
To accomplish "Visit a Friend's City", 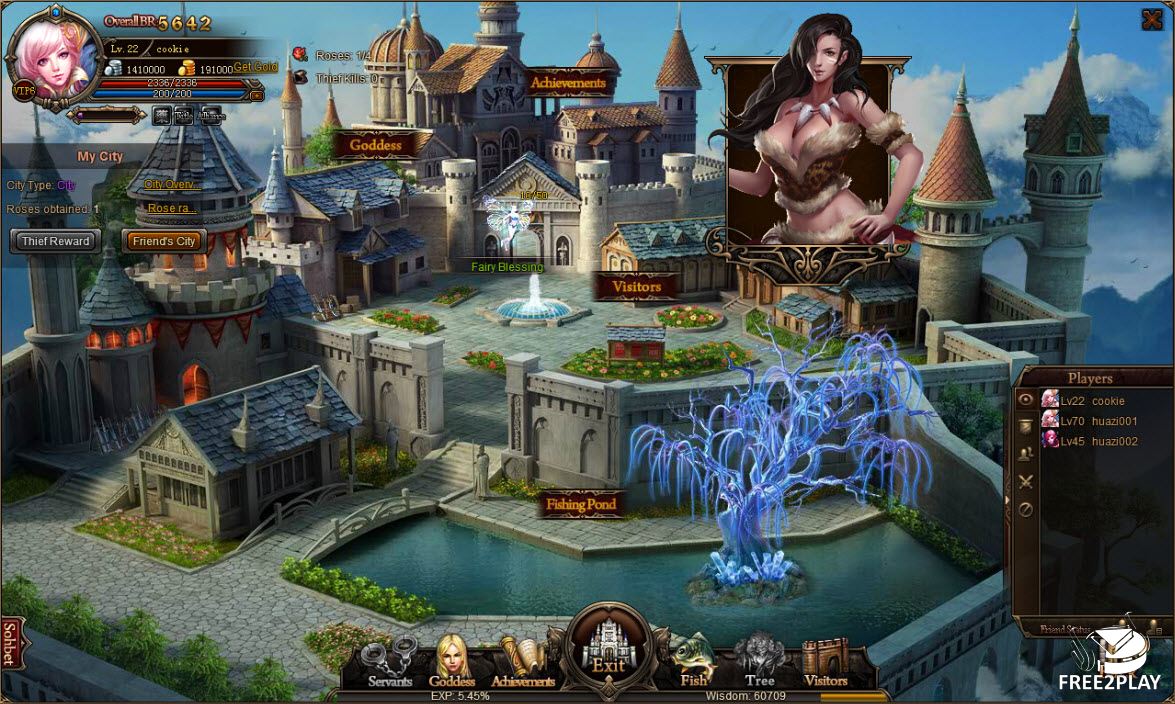I will tap(164, 241).
